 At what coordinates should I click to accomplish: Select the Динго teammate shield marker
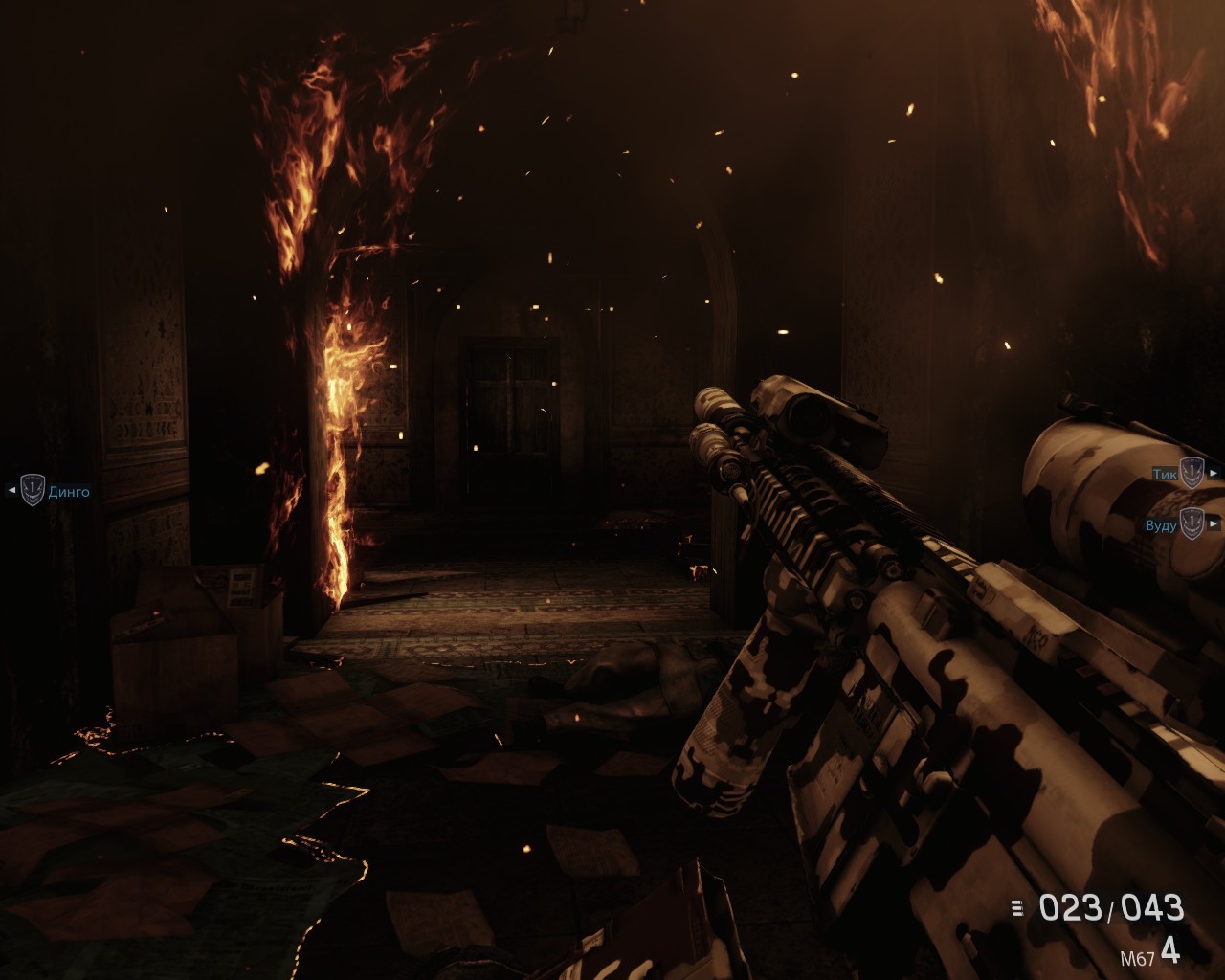click(x=33, y=491)
